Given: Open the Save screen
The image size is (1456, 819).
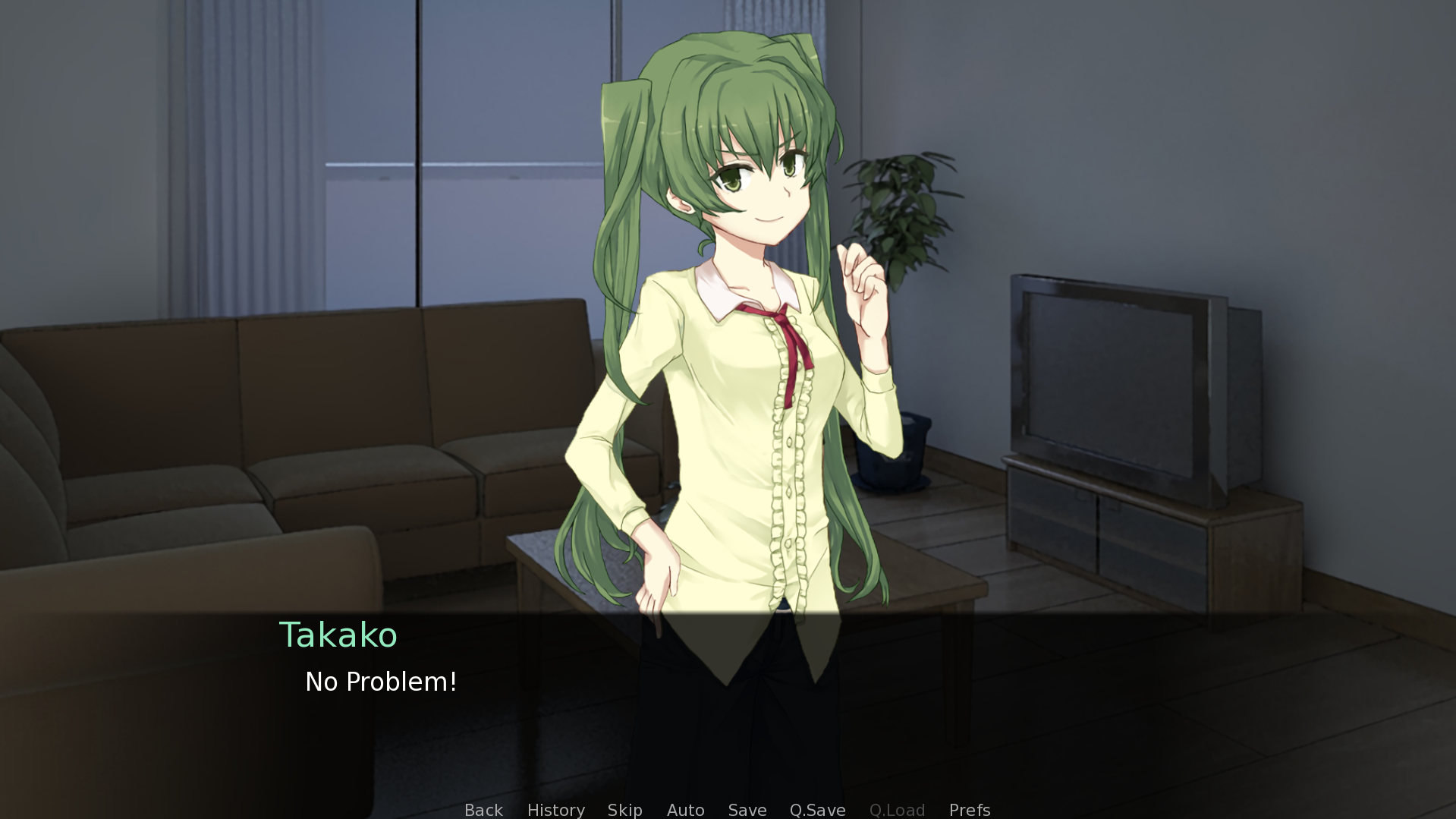Looking at the screenshot, I should tap(747, 810).
